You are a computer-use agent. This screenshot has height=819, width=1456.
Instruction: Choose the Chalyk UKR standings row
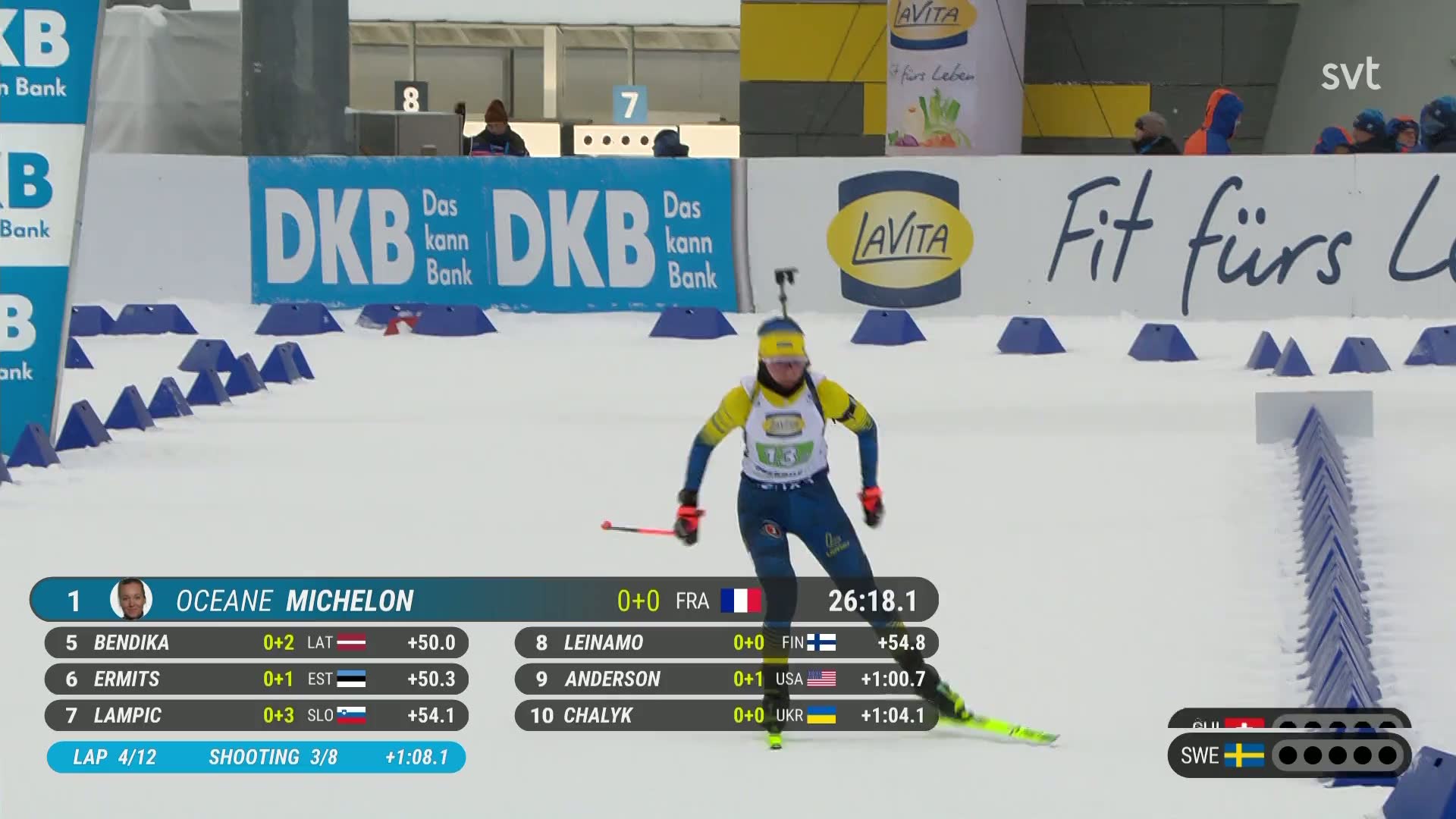[x=726, y=715]
